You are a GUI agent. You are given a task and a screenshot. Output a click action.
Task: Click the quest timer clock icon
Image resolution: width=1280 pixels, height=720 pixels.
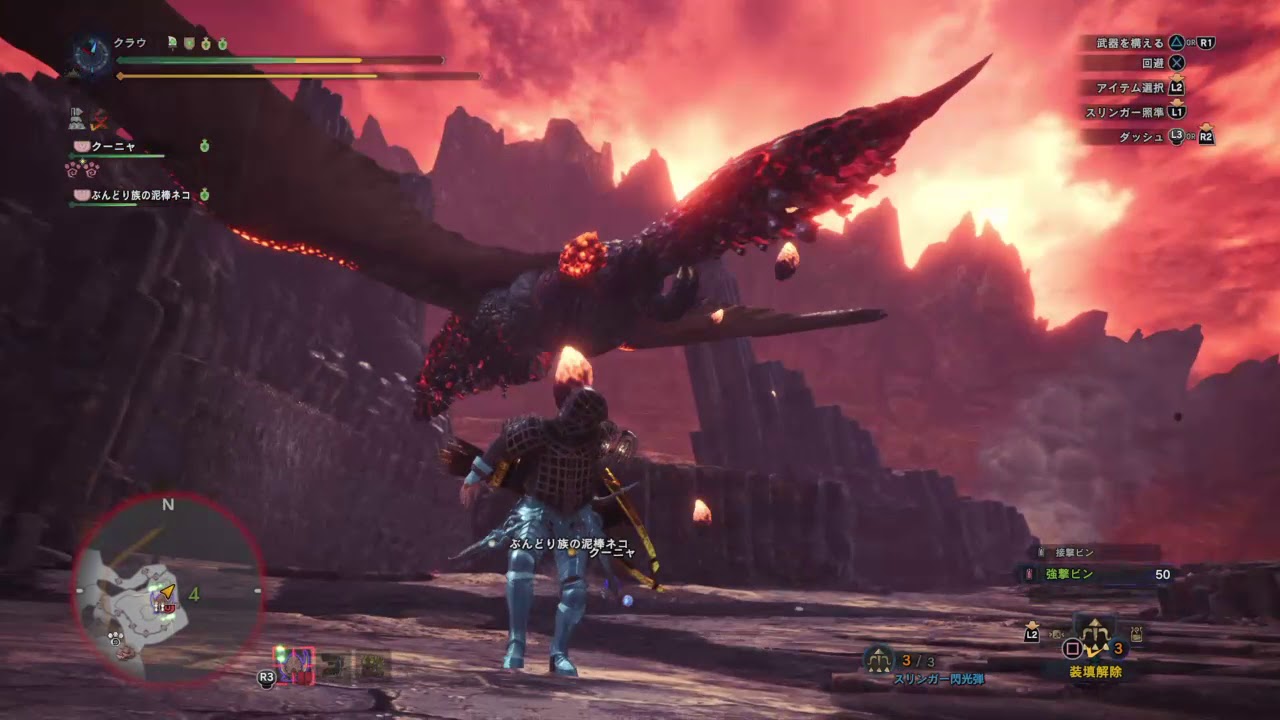[92, 56]
